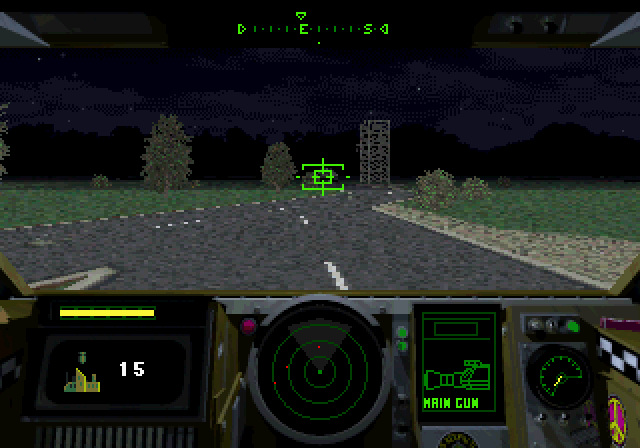Click the city objective icon on the left monitor
The image size is (640, 448).
(79, 370)
